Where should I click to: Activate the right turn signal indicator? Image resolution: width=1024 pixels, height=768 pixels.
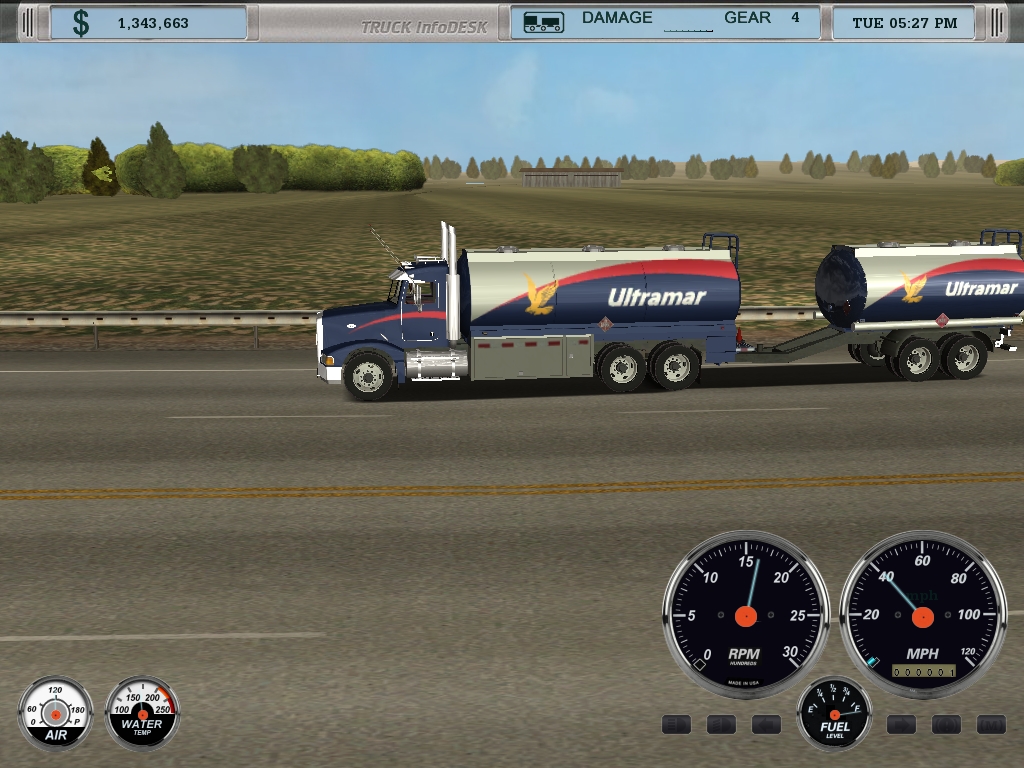[901, 723]
